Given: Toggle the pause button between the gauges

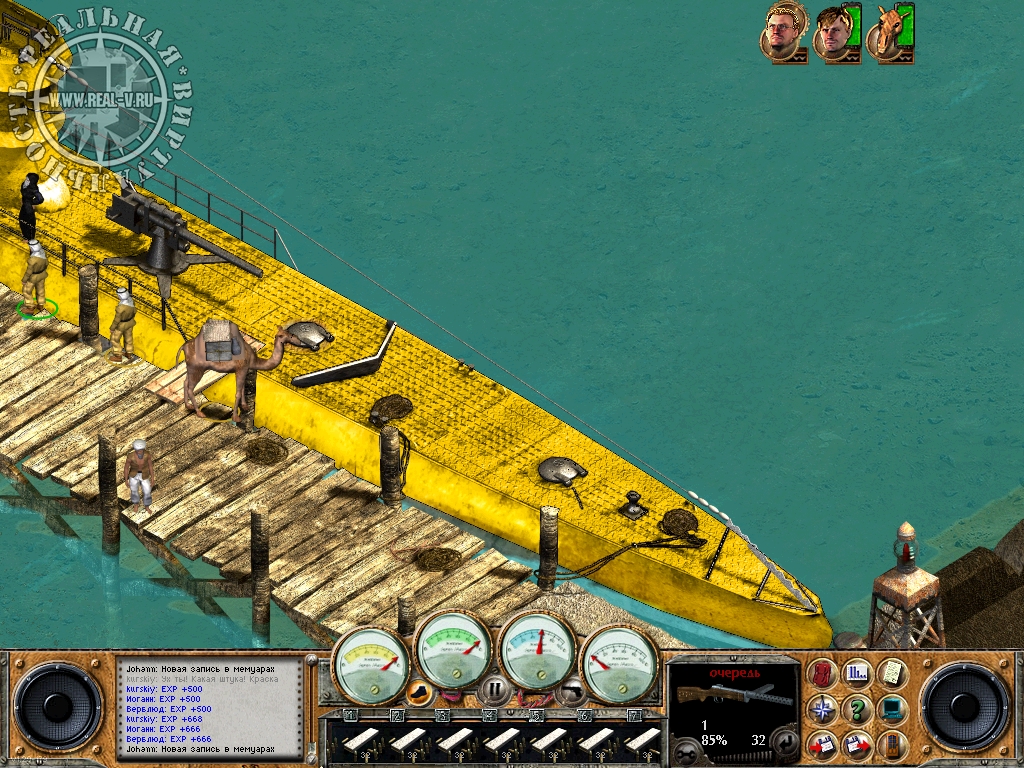Looking at the screenshot, I should click(494, 690).
